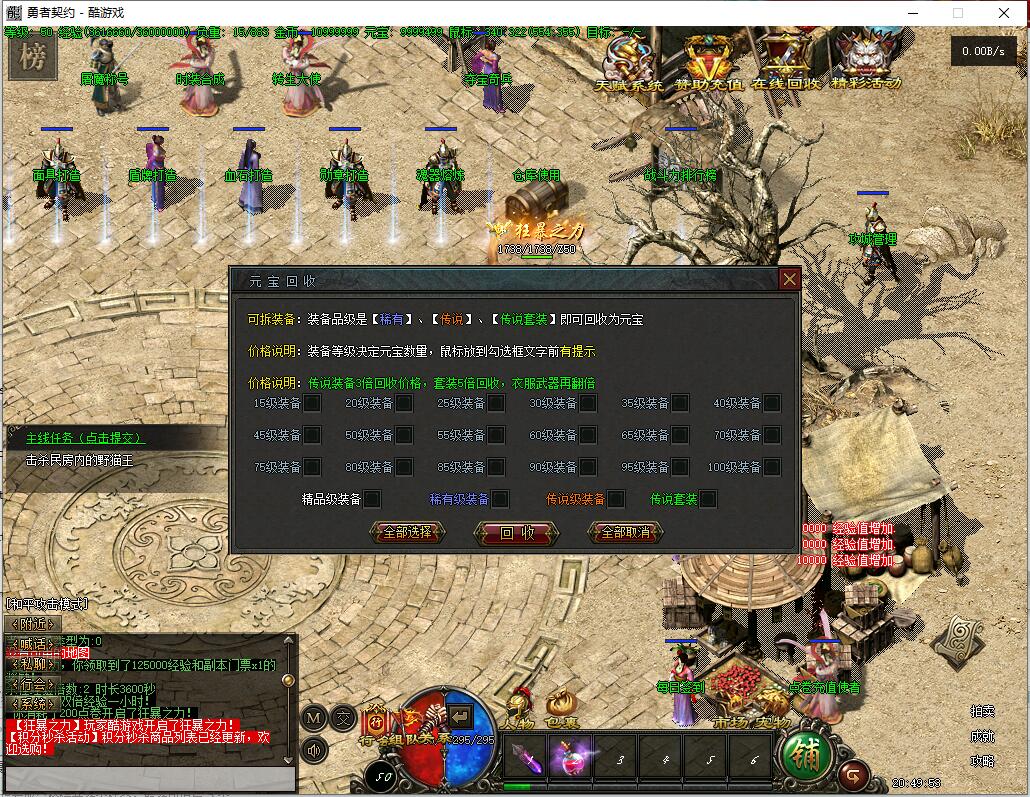Open the 在线回收 online recycle icon
This screenshot has width=1030, height=797.
tap(786, 60)
